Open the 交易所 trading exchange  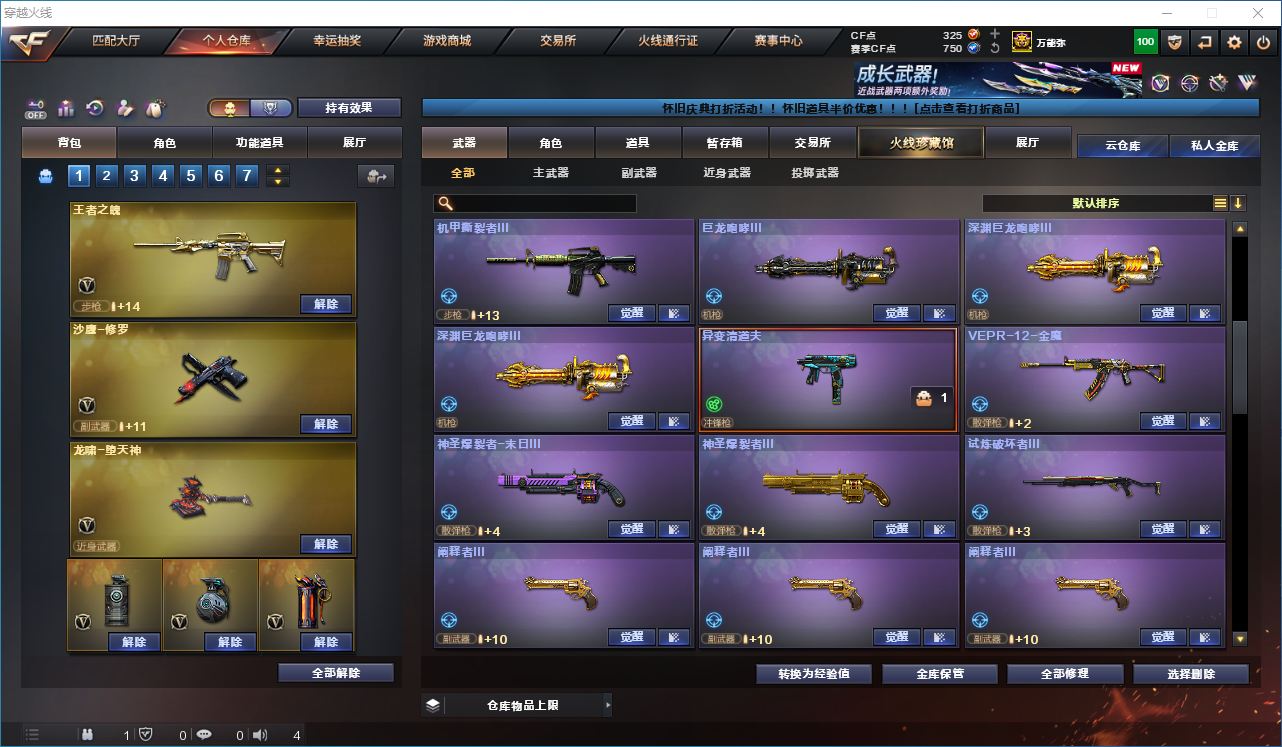pos(558,41)
